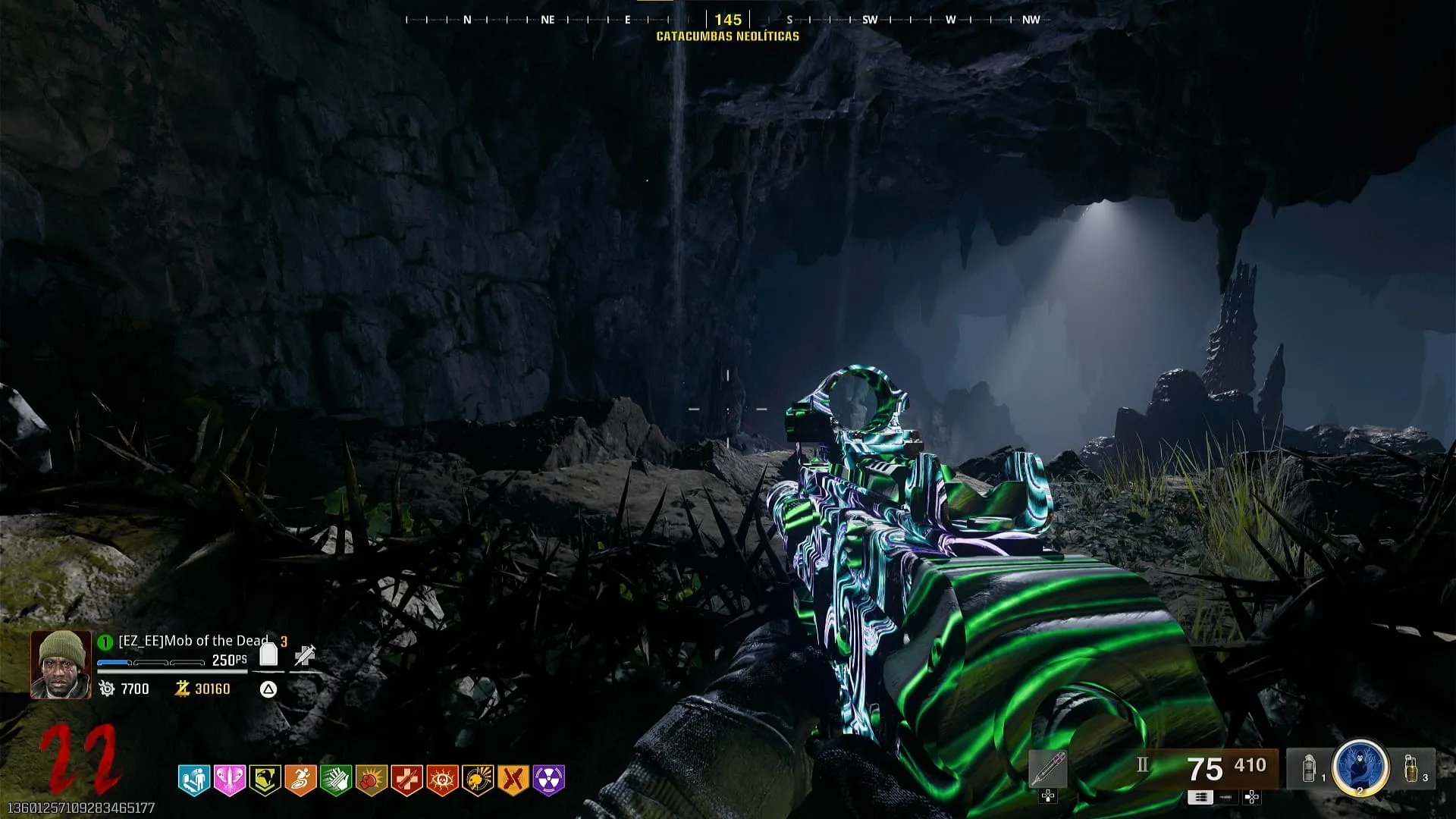Click the green Speed Cola hand perk
This screenshot has height=819, width=1456.
point(336,780)
